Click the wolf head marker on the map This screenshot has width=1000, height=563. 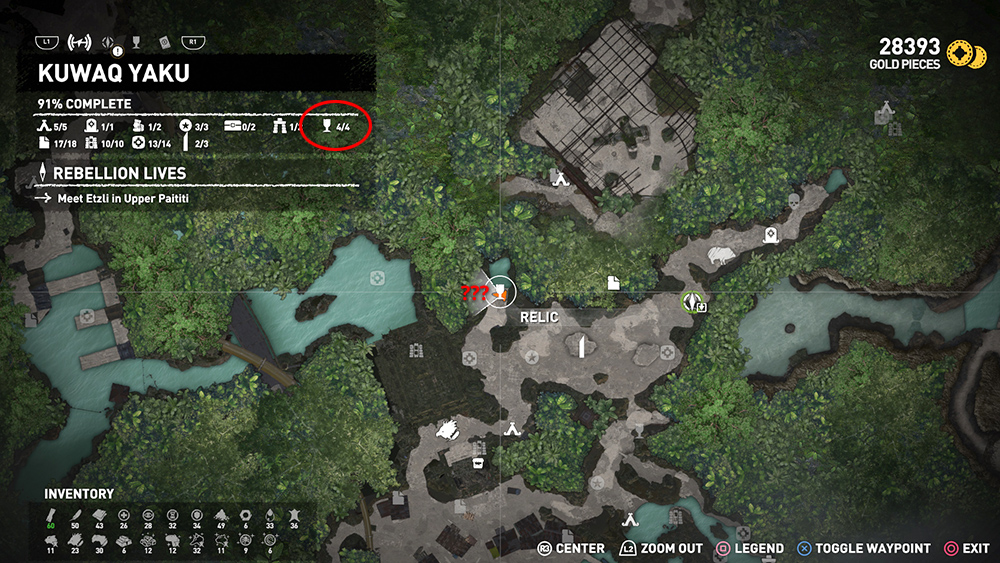tap(449, 432)
